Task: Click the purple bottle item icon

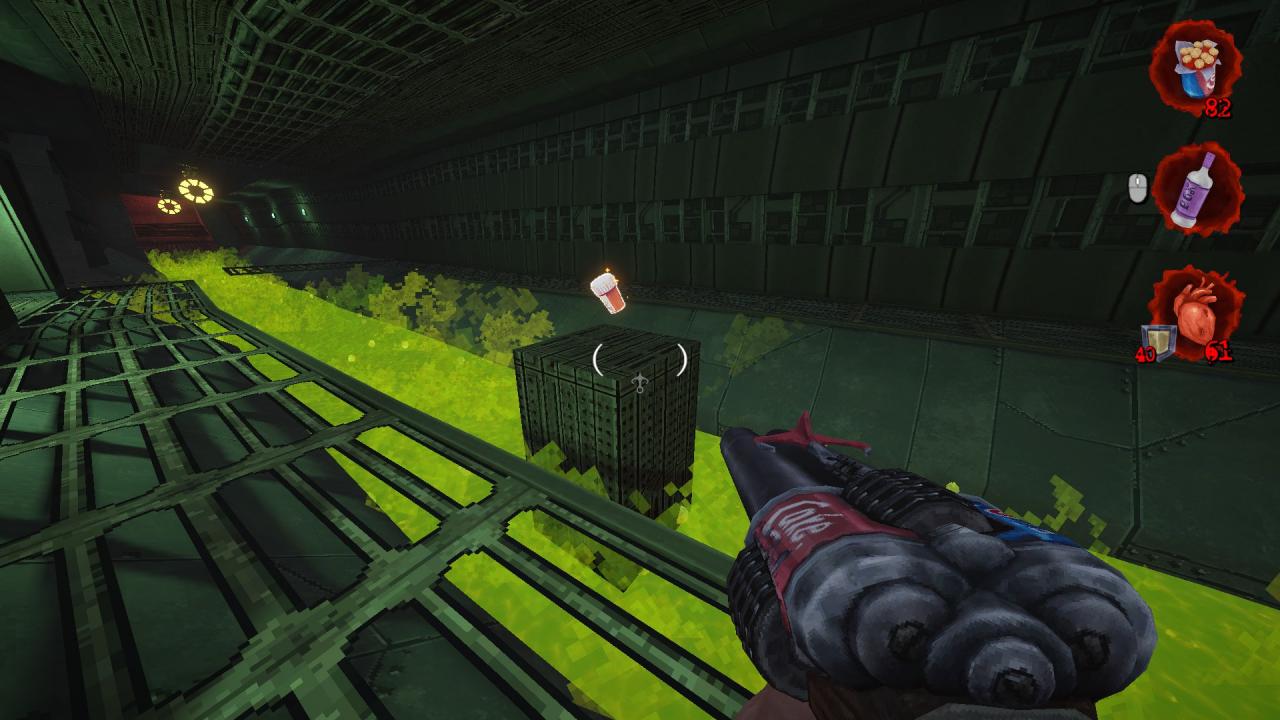Action: point(1196,189)
